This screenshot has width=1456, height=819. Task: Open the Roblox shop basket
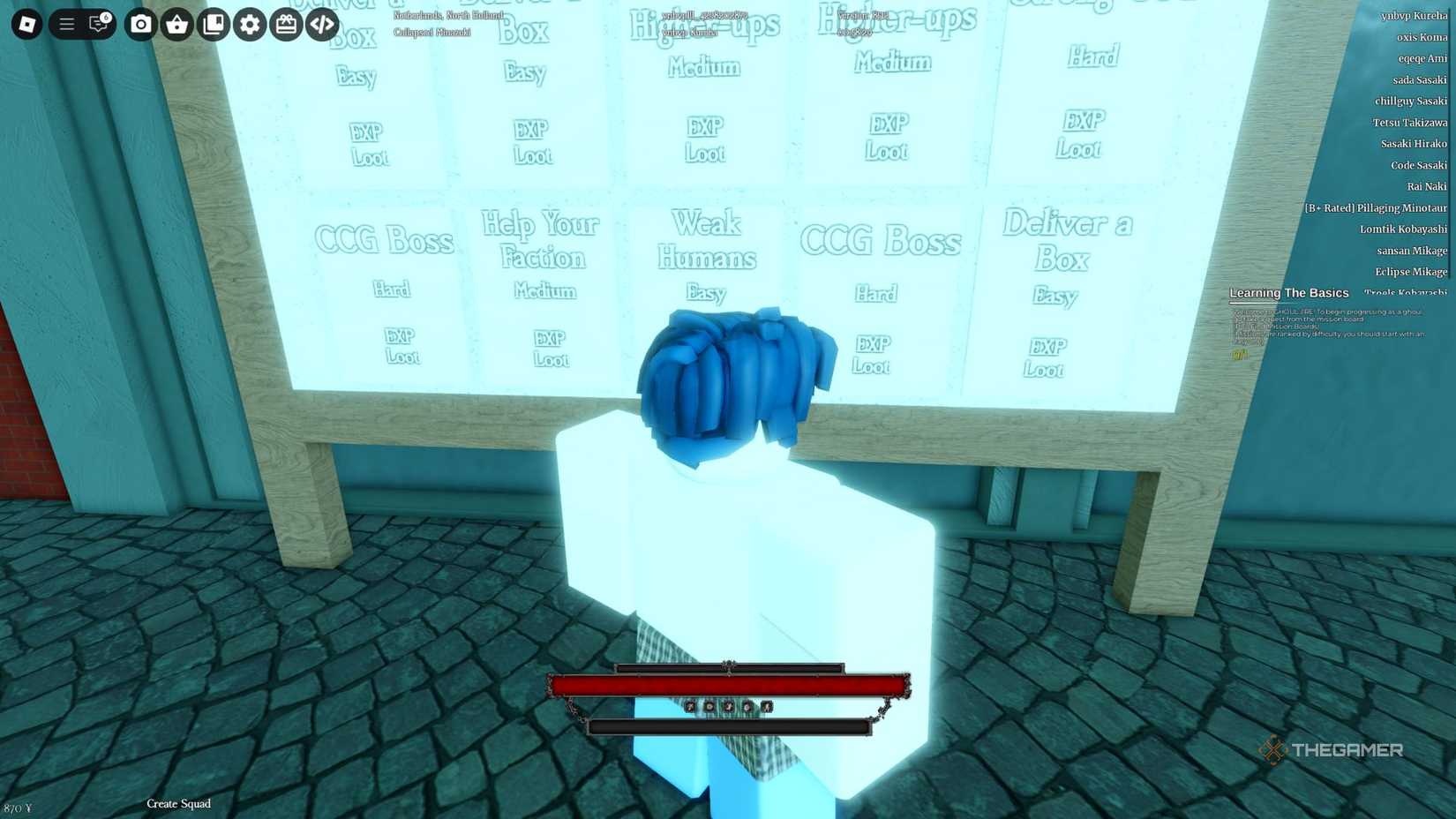(x=177, y=25)
